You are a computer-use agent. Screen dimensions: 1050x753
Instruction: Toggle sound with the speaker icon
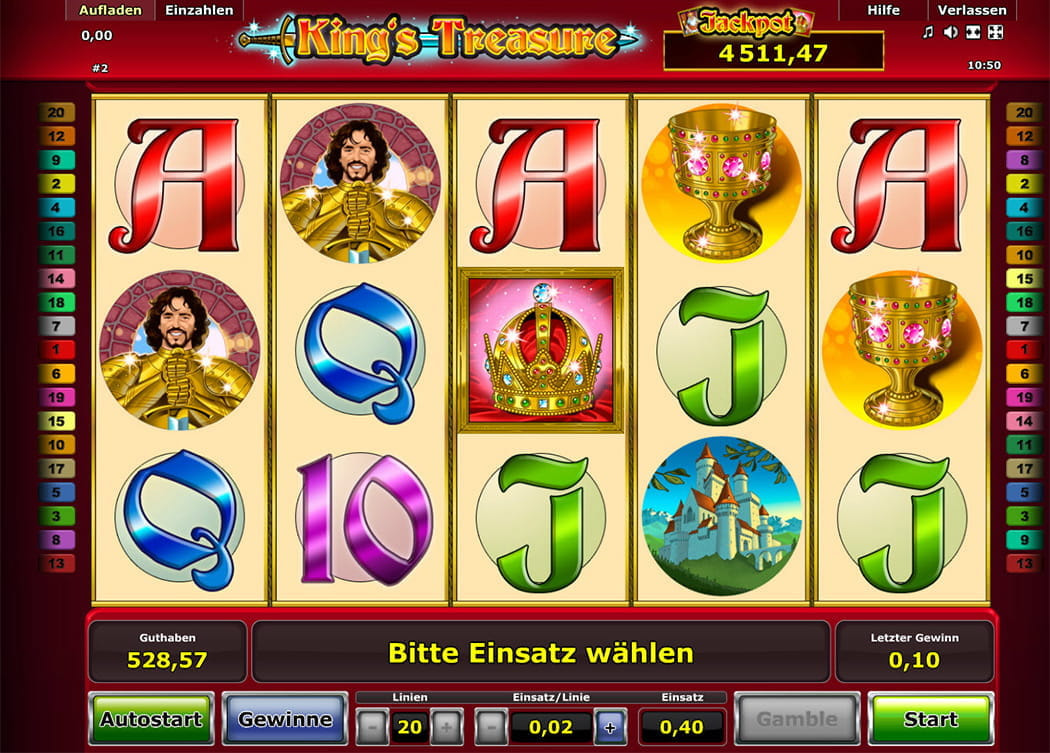point(950,33)
